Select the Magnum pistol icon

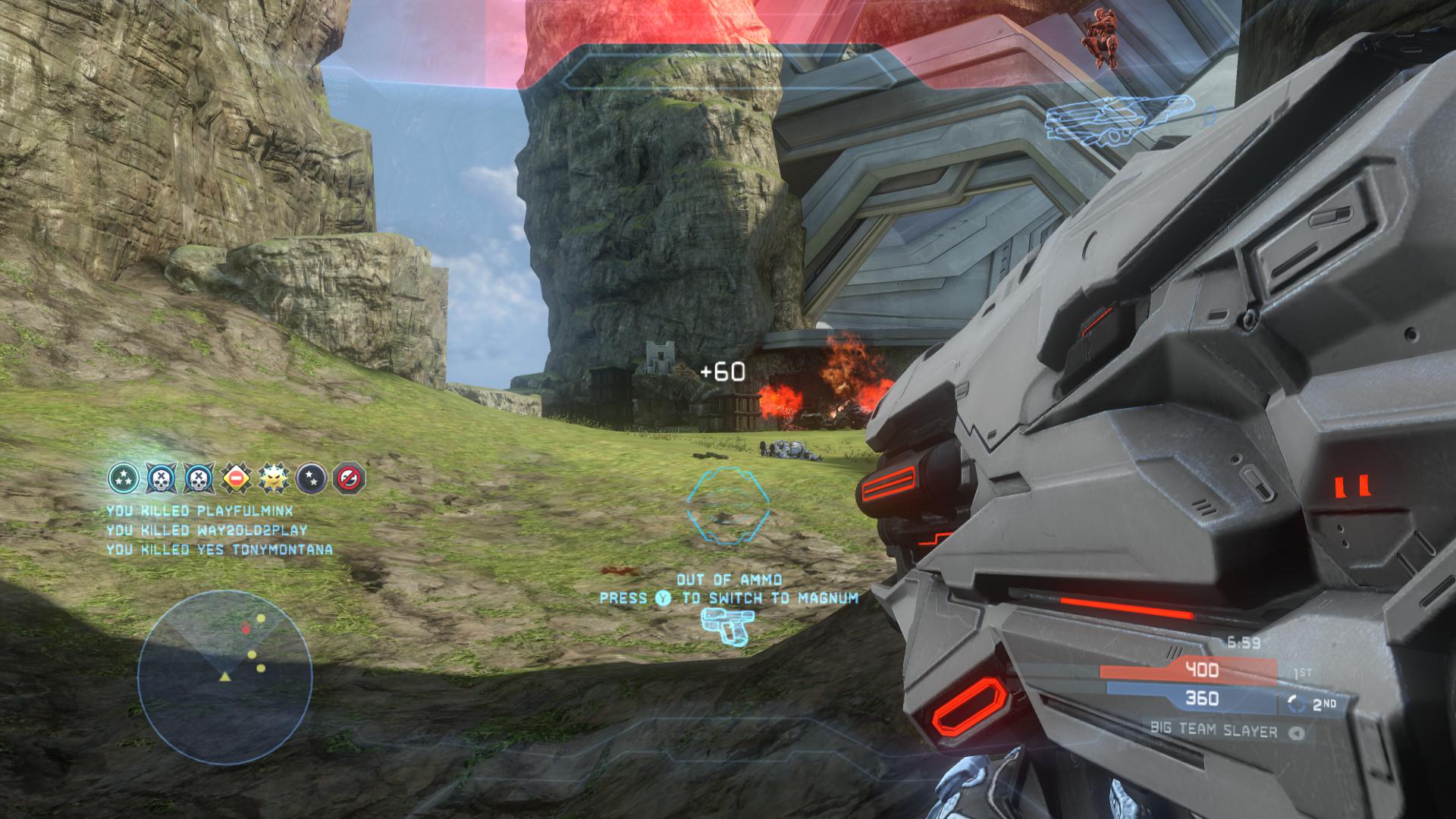(726, 626)
